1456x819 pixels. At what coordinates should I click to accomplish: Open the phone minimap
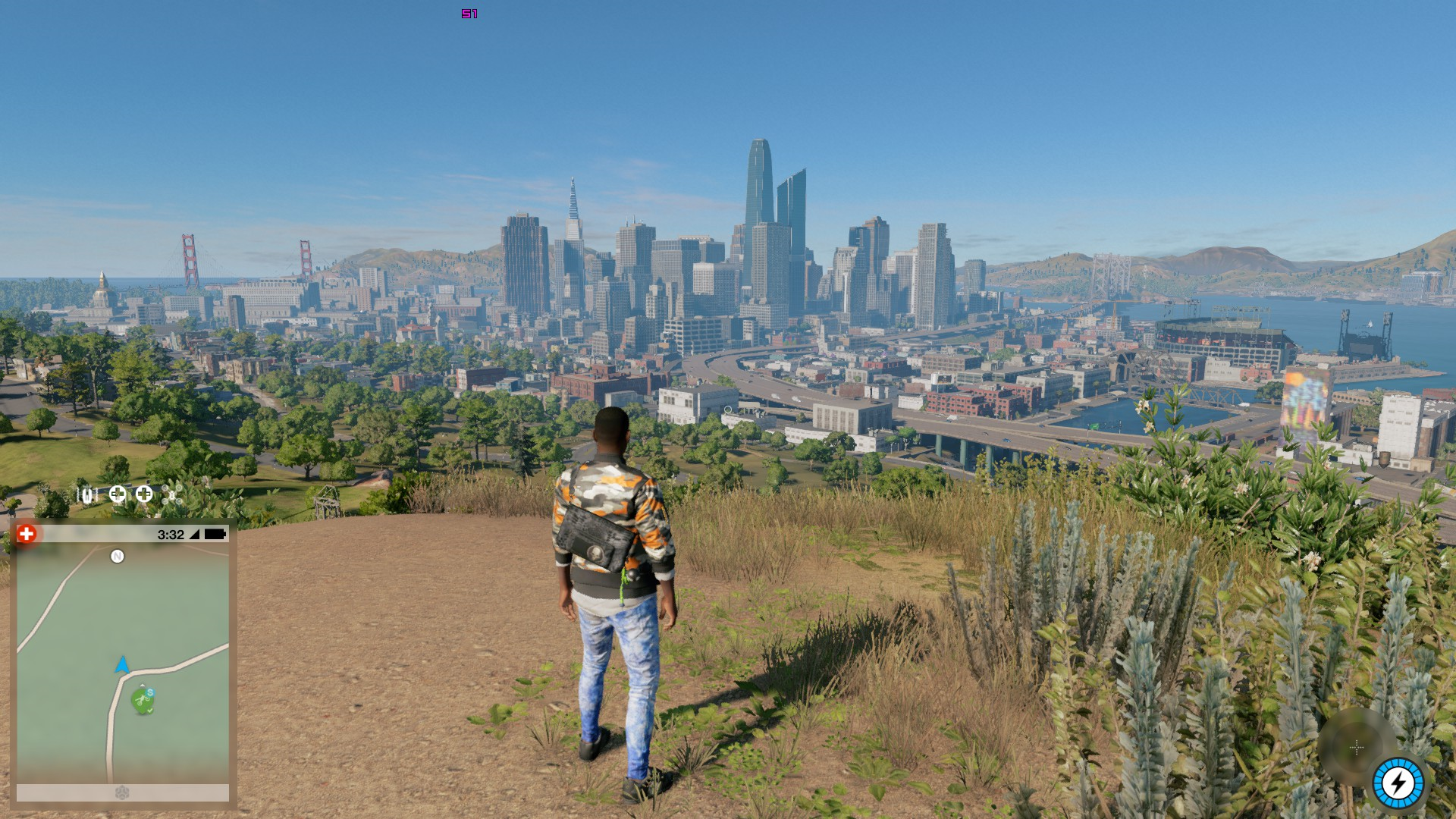coord(123,664)
